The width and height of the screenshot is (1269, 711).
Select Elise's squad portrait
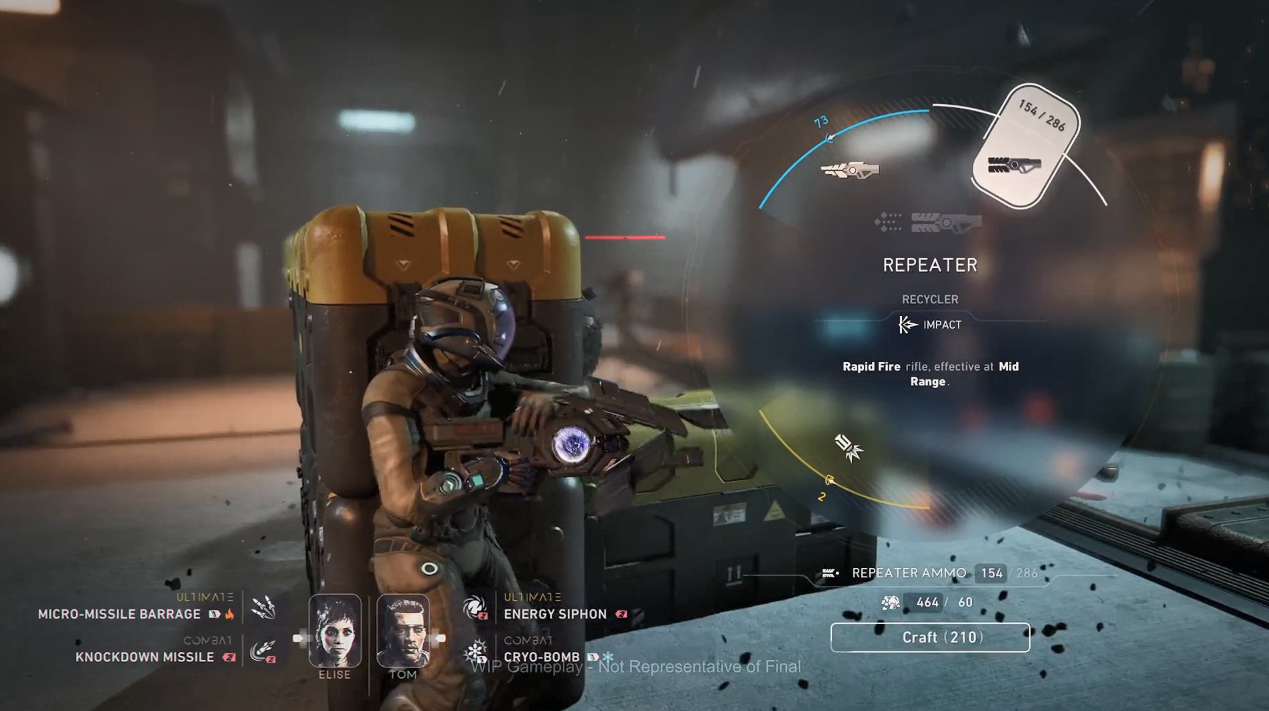point(335,630)
